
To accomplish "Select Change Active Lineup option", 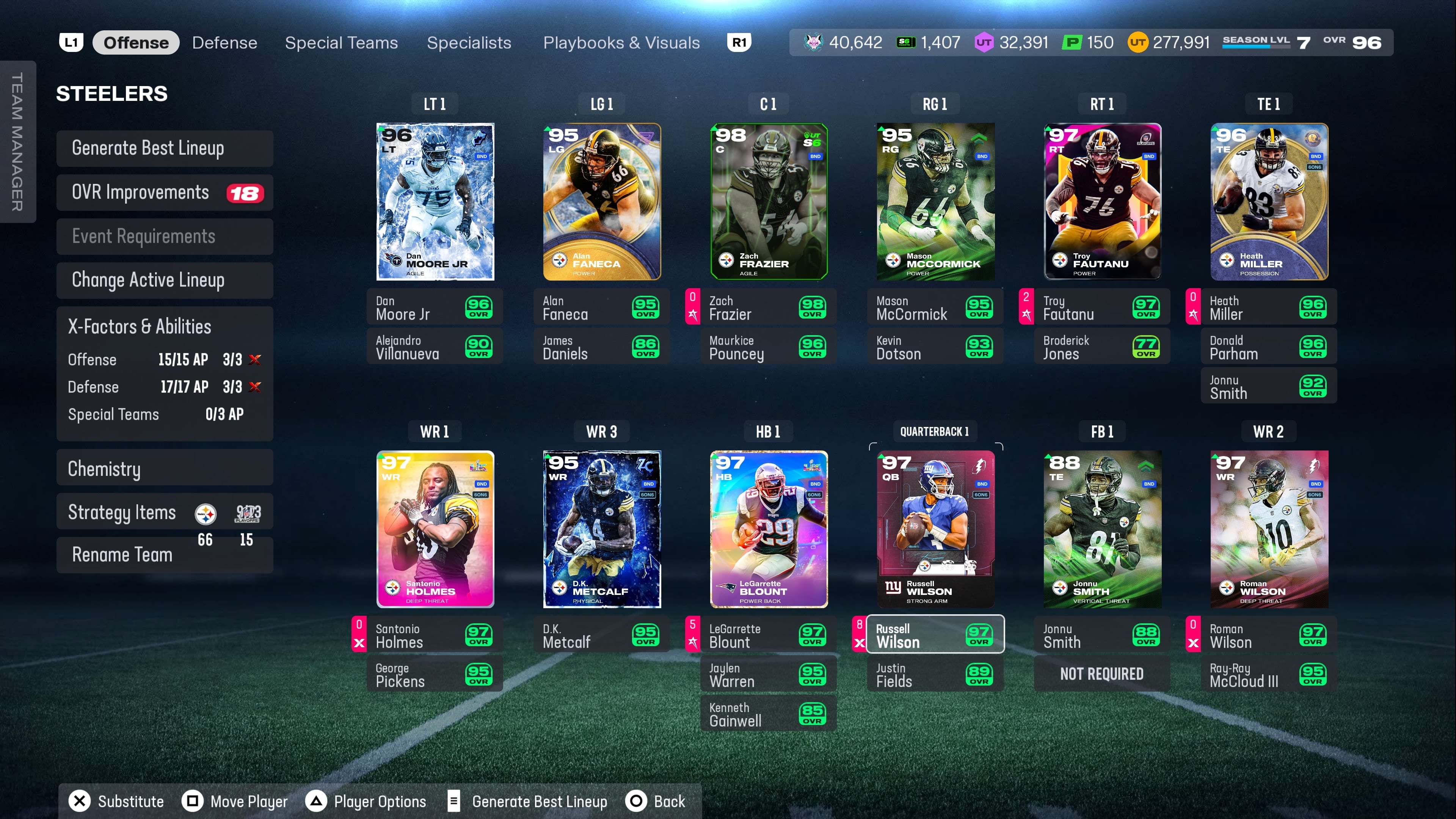I will [165, 280].
